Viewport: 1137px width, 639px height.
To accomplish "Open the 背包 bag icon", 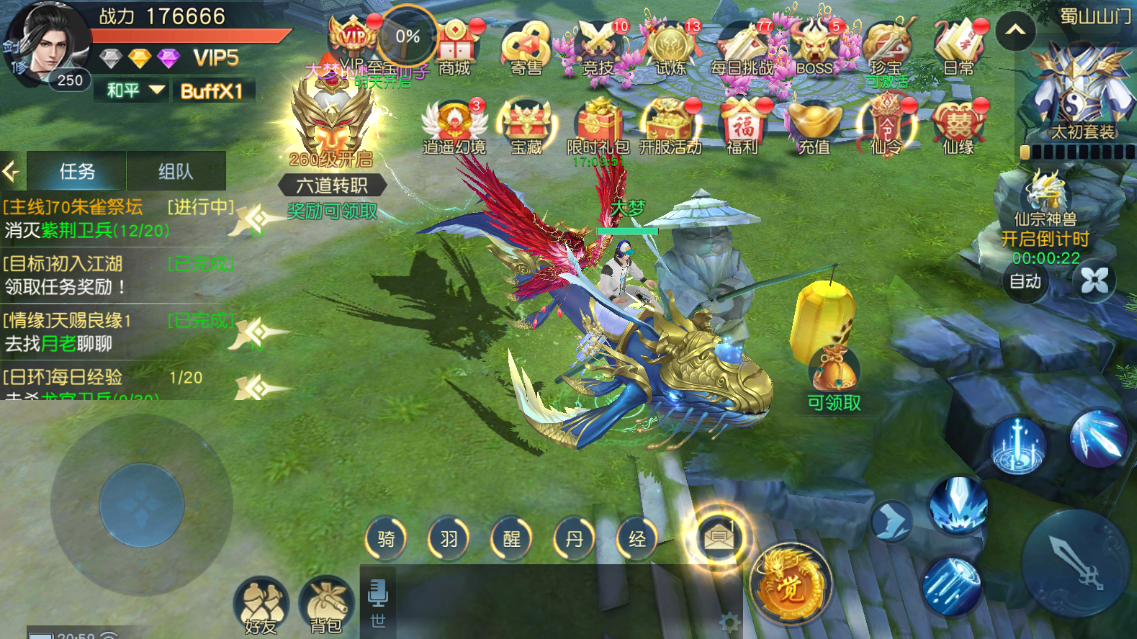I will point(326,605).
